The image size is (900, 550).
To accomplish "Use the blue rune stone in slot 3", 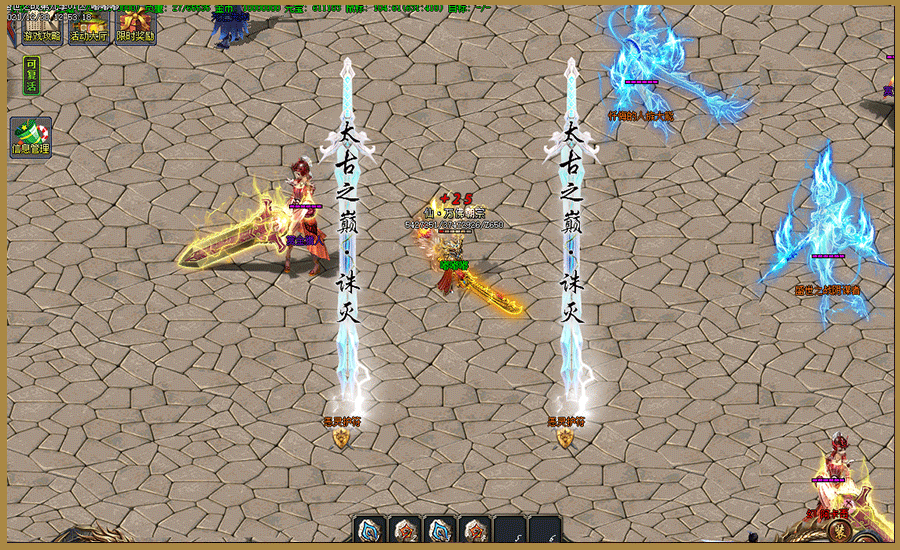I will tap(440, 531).
